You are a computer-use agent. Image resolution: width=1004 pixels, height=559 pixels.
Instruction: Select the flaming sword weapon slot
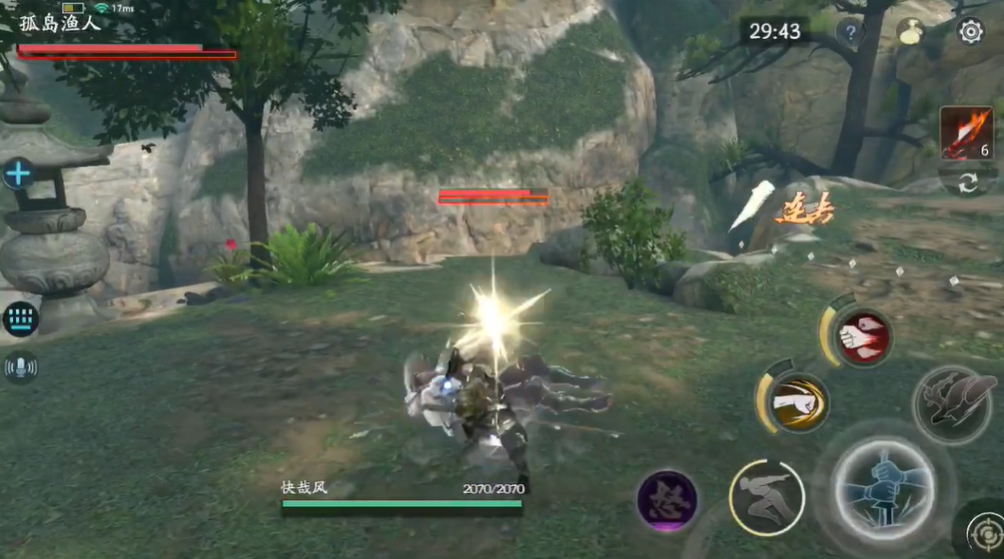965,133
